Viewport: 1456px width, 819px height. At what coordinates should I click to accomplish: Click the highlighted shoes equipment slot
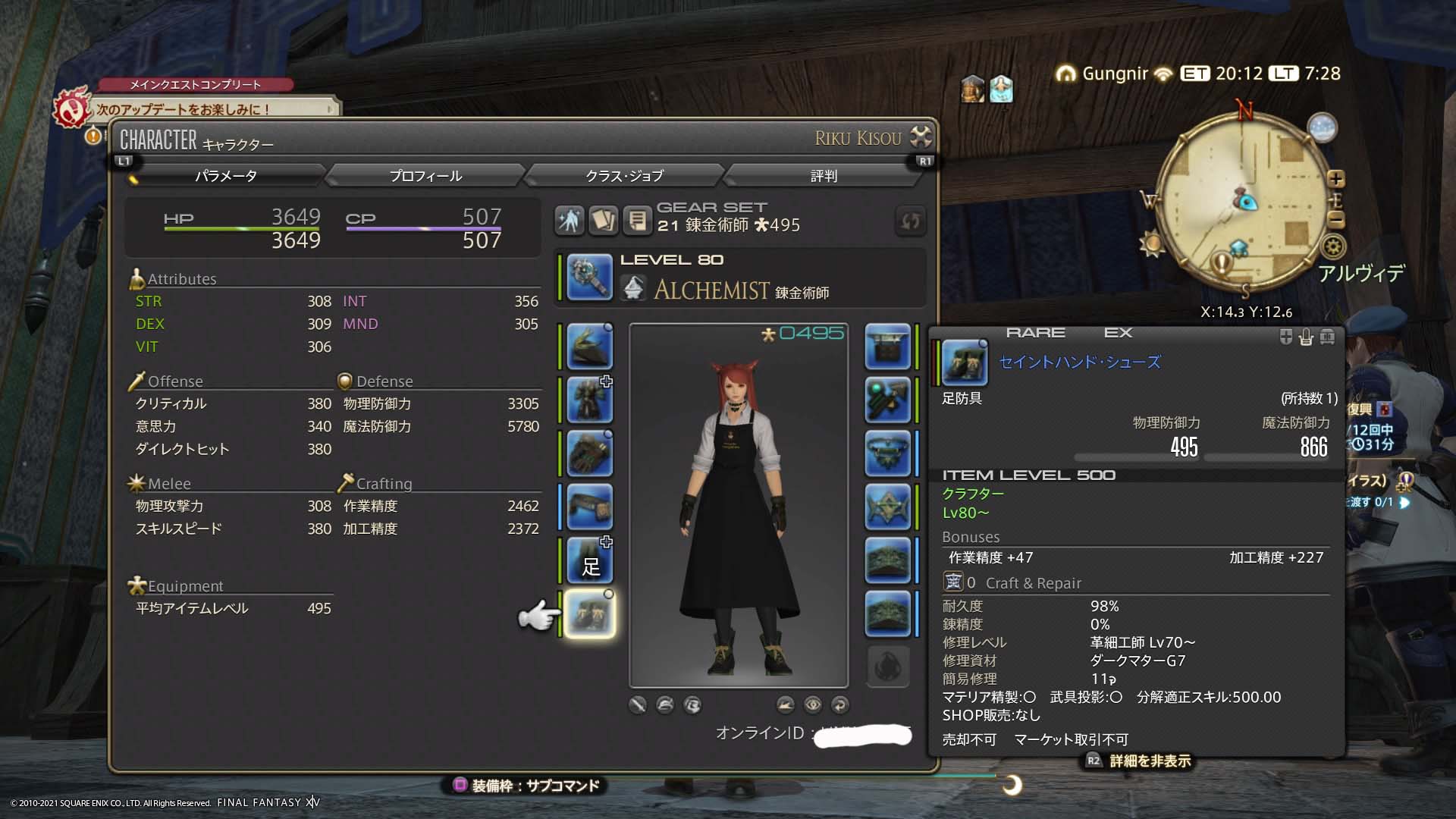tap(589, 613)
